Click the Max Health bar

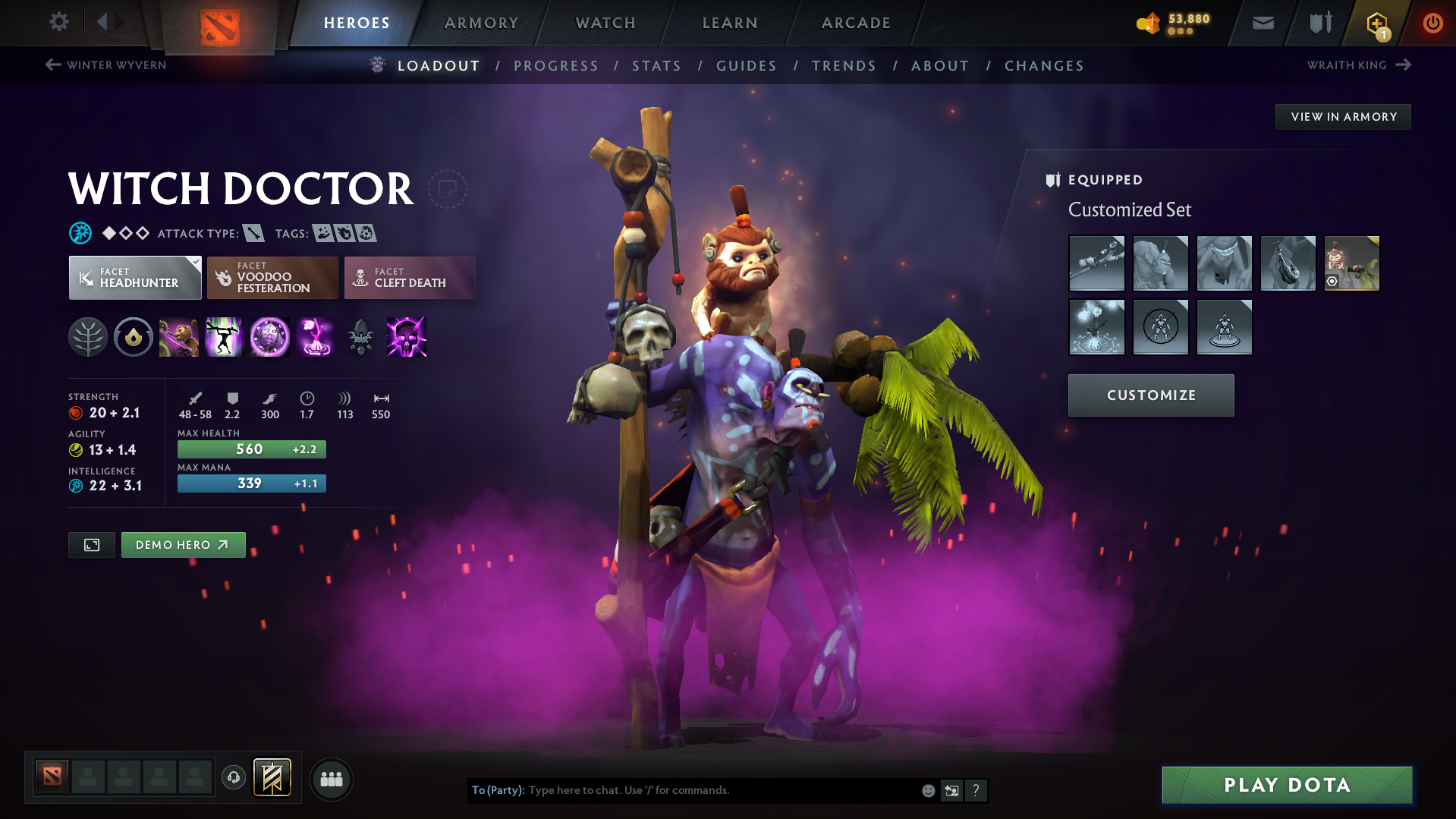[x=251, y=449]
